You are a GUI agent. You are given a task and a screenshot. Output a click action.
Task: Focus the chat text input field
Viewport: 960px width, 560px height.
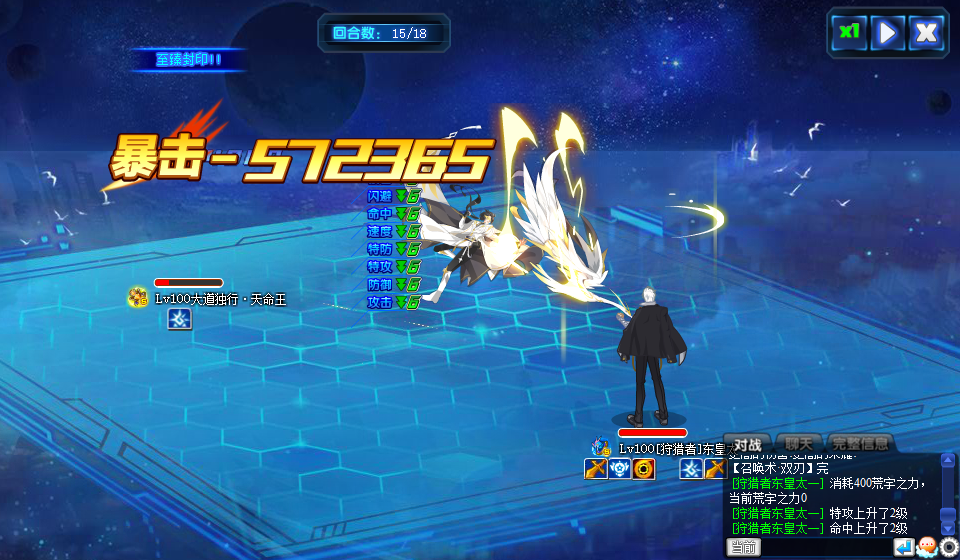click(826, 547)
